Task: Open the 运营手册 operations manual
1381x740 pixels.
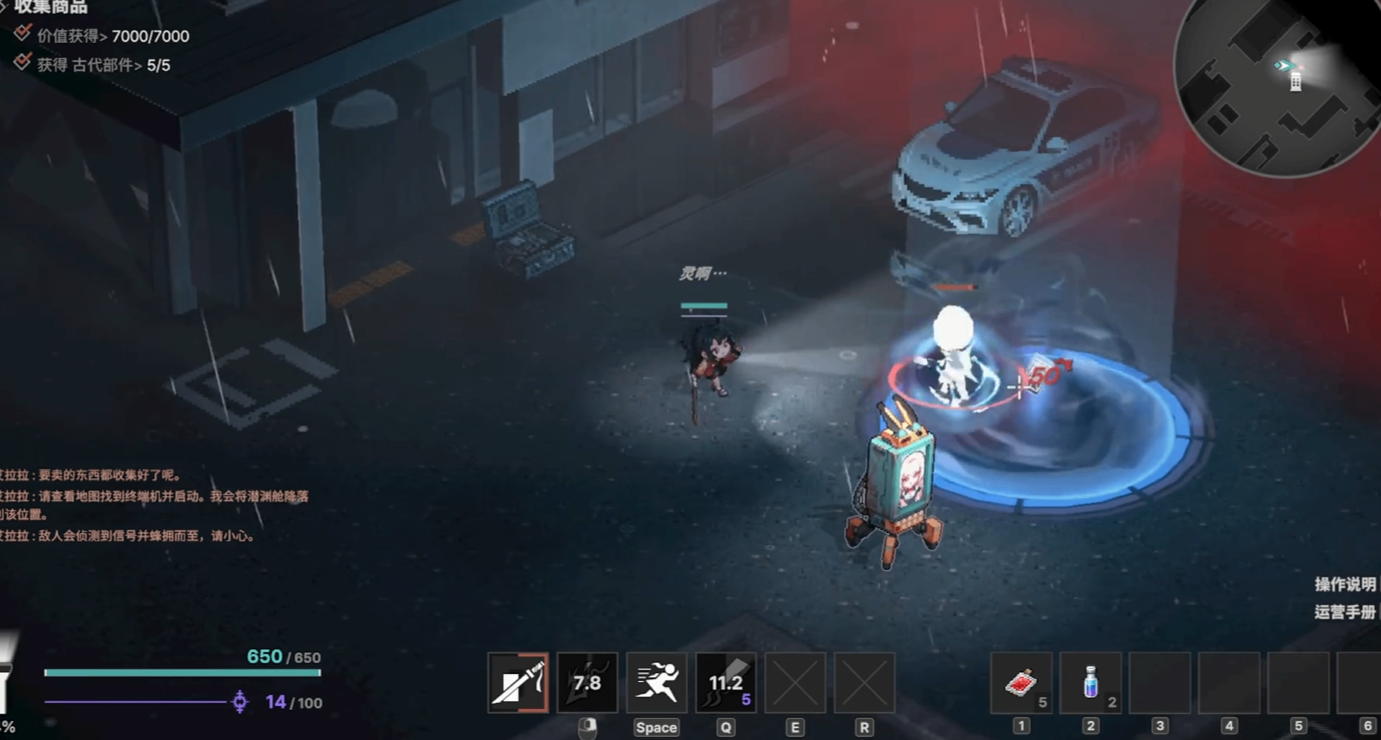Action: (x=1346, y=612)
